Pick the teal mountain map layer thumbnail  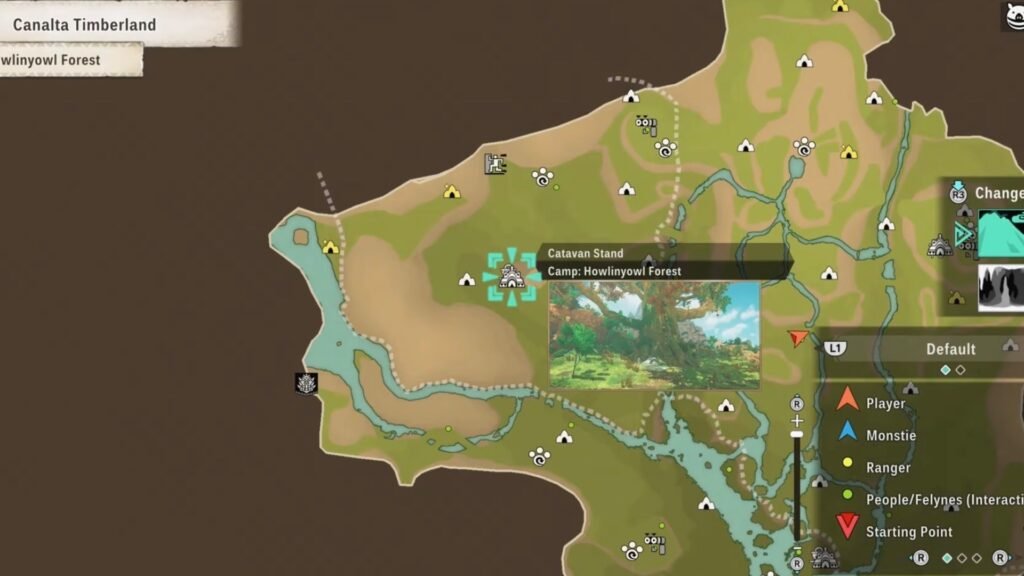(1000, 234)
